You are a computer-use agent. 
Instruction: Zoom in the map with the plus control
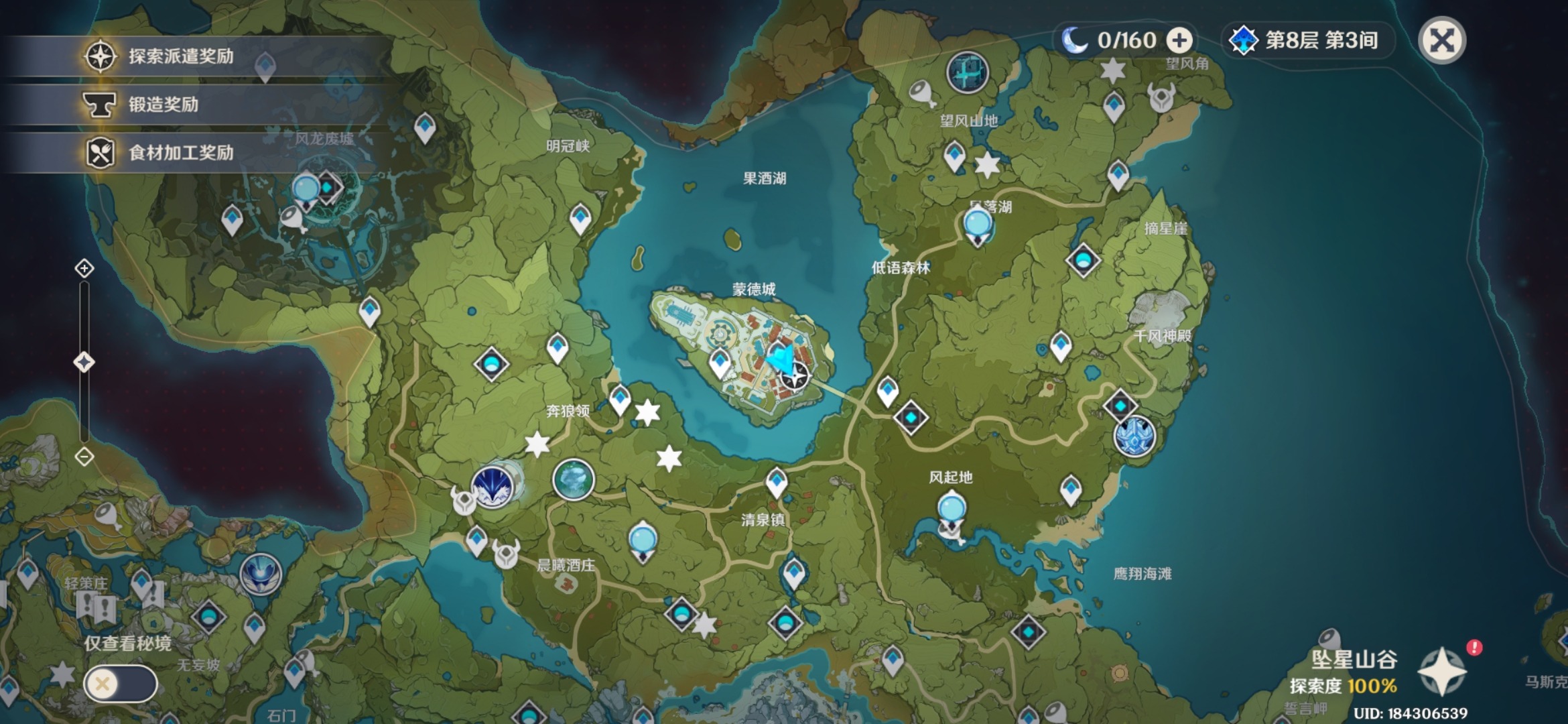point(84,269)
